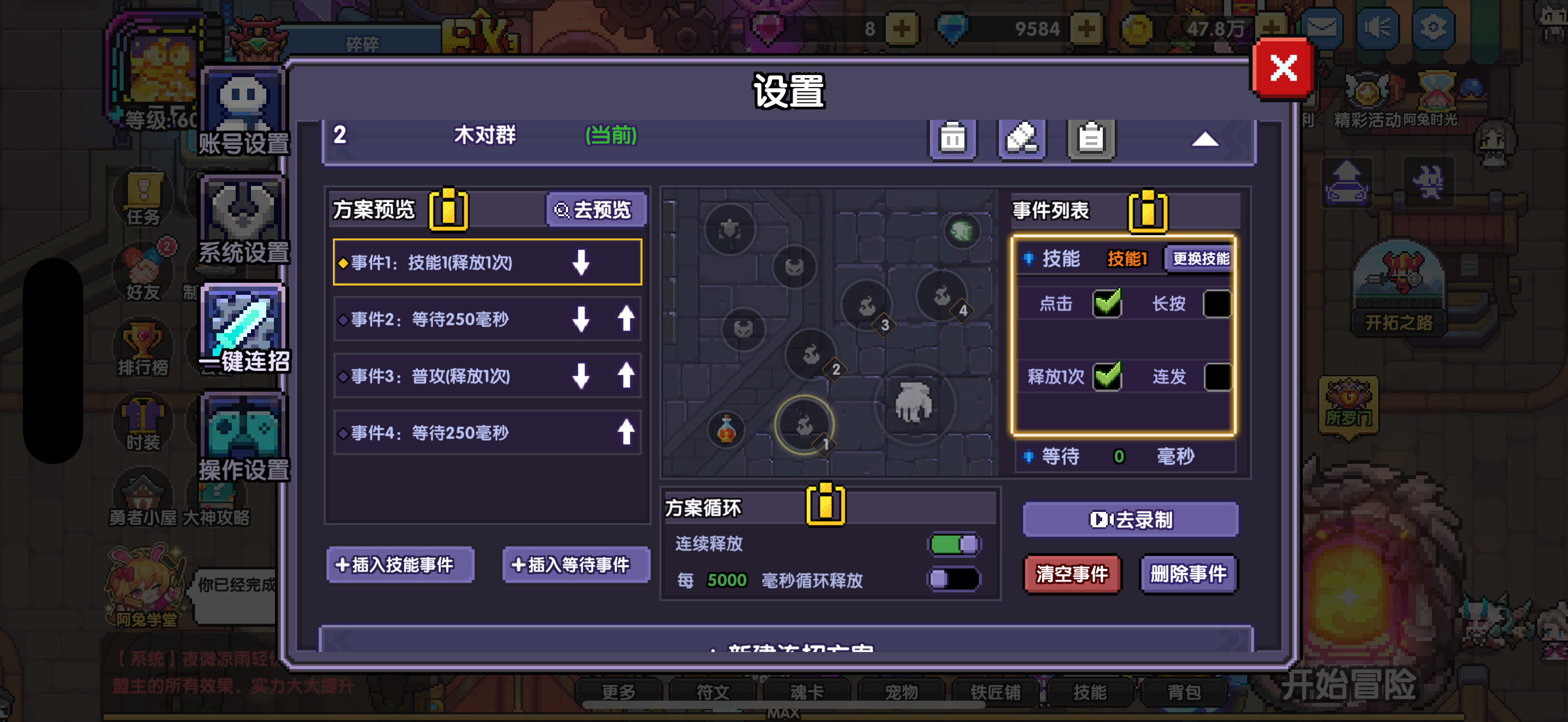Switch to the 宠物 tab at the bottom
This screenshot has width=1568, height=722.
tap(903, 691)
